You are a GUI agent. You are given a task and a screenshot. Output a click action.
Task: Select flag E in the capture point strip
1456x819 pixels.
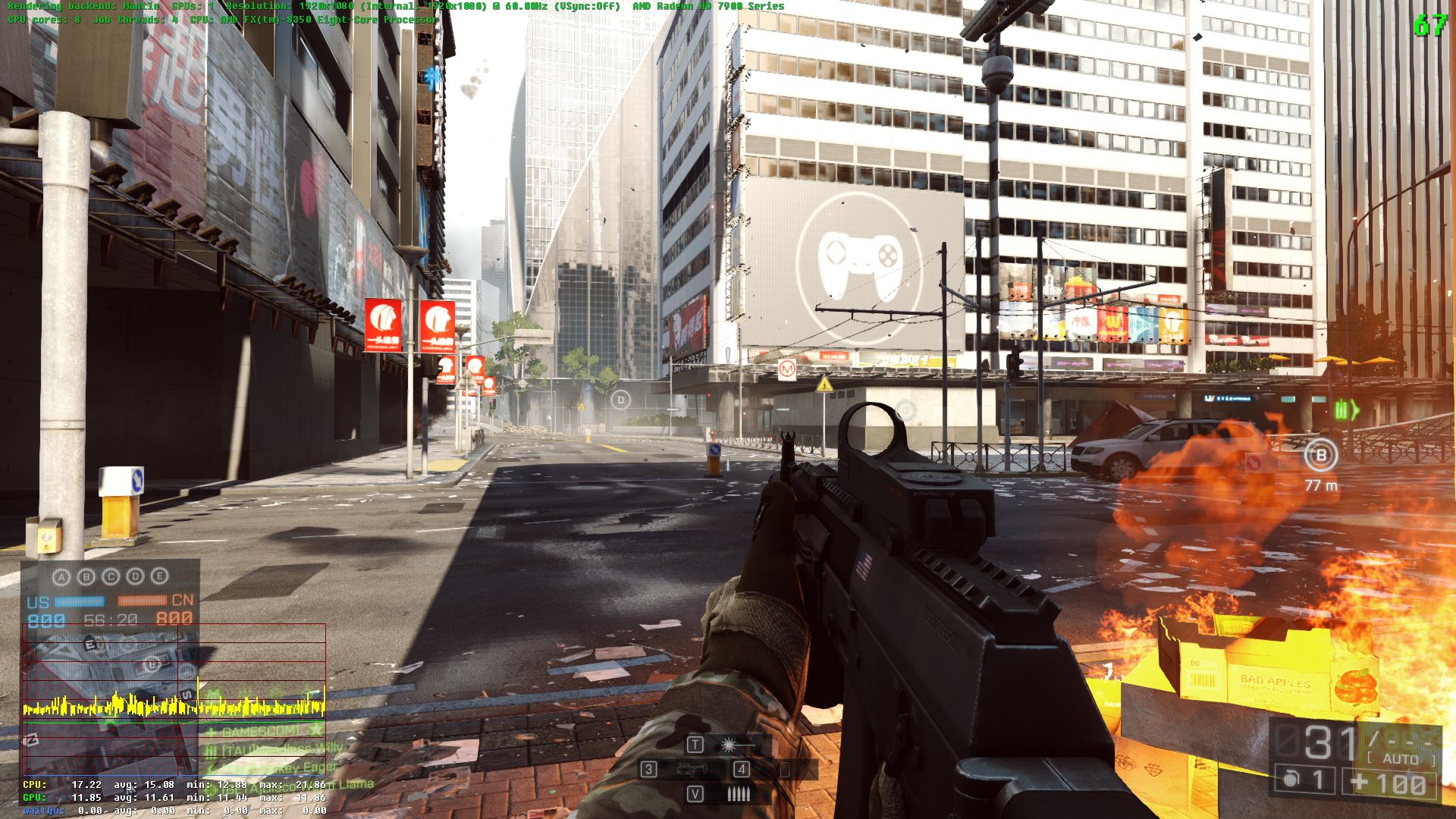[159, 576]
